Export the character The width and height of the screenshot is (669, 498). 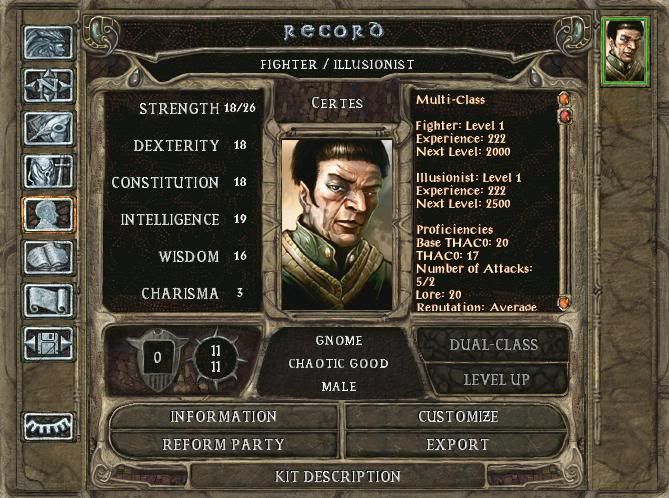click(457, 444)
